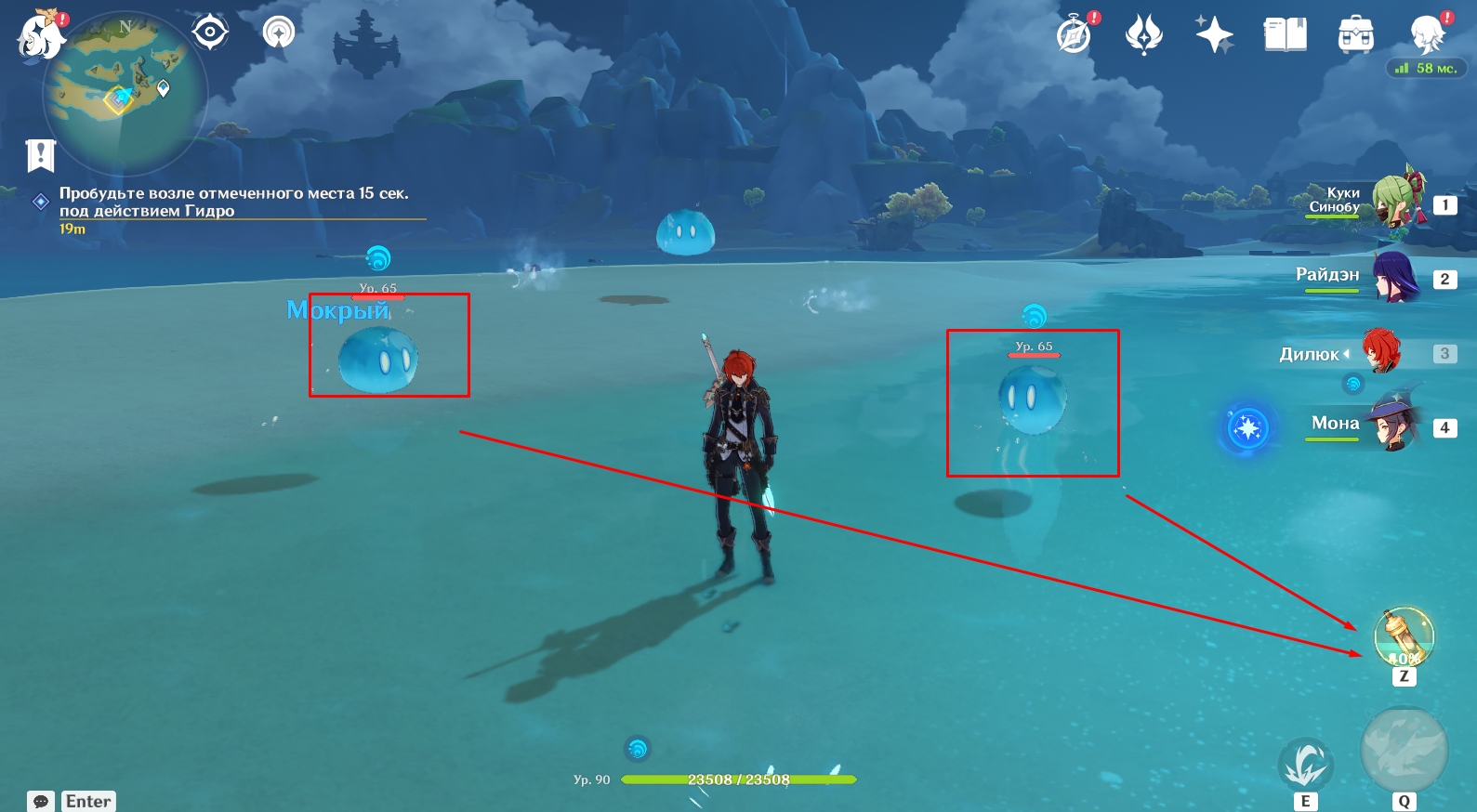
Task: Activate Diluc's elemental skill
Action: [x=1305, y=766]
